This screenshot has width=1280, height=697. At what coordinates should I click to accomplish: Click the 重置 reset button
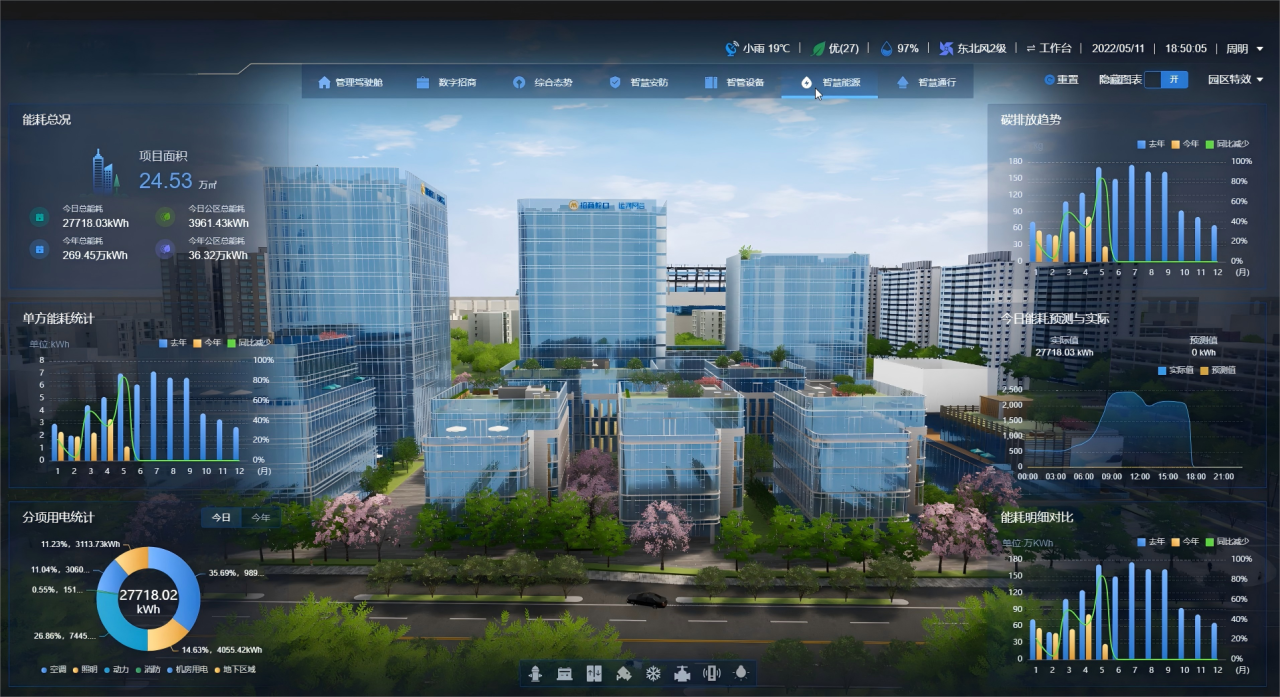(1061, 79)
